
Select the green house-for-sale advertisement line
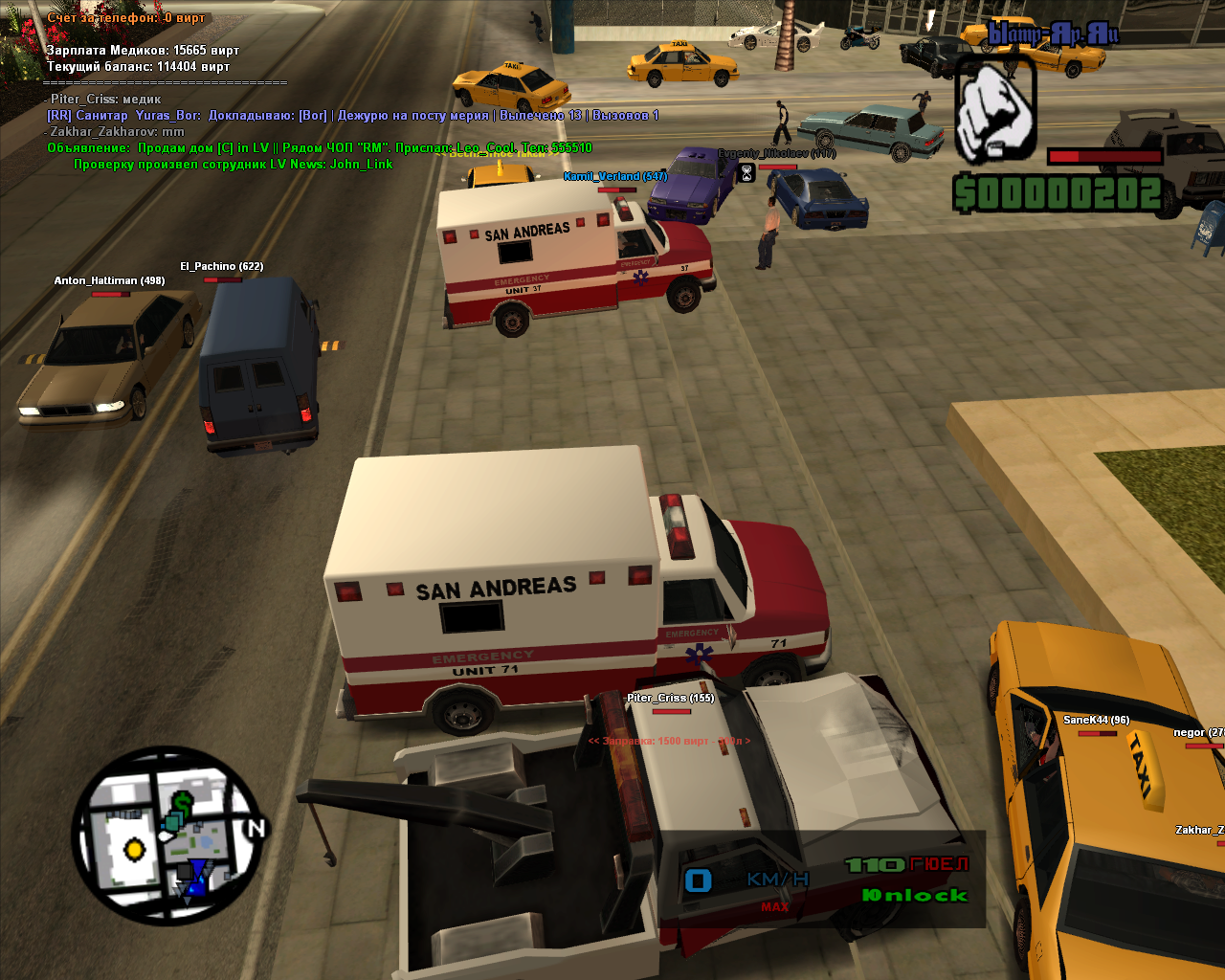[x=320, y=148]
